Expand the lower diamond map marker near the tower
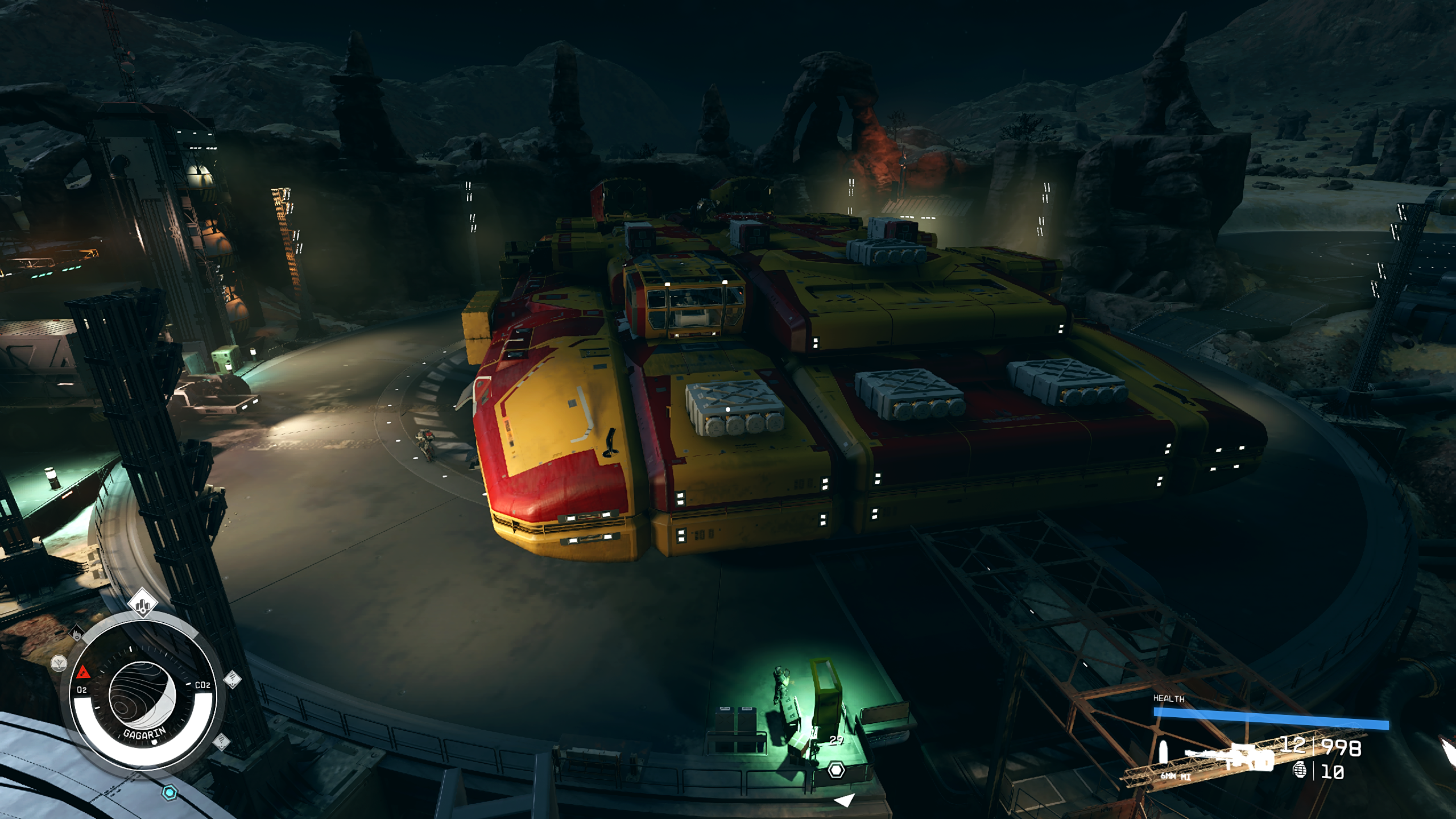This screenshot has height=819, width=1456. (x=221, y=742)
